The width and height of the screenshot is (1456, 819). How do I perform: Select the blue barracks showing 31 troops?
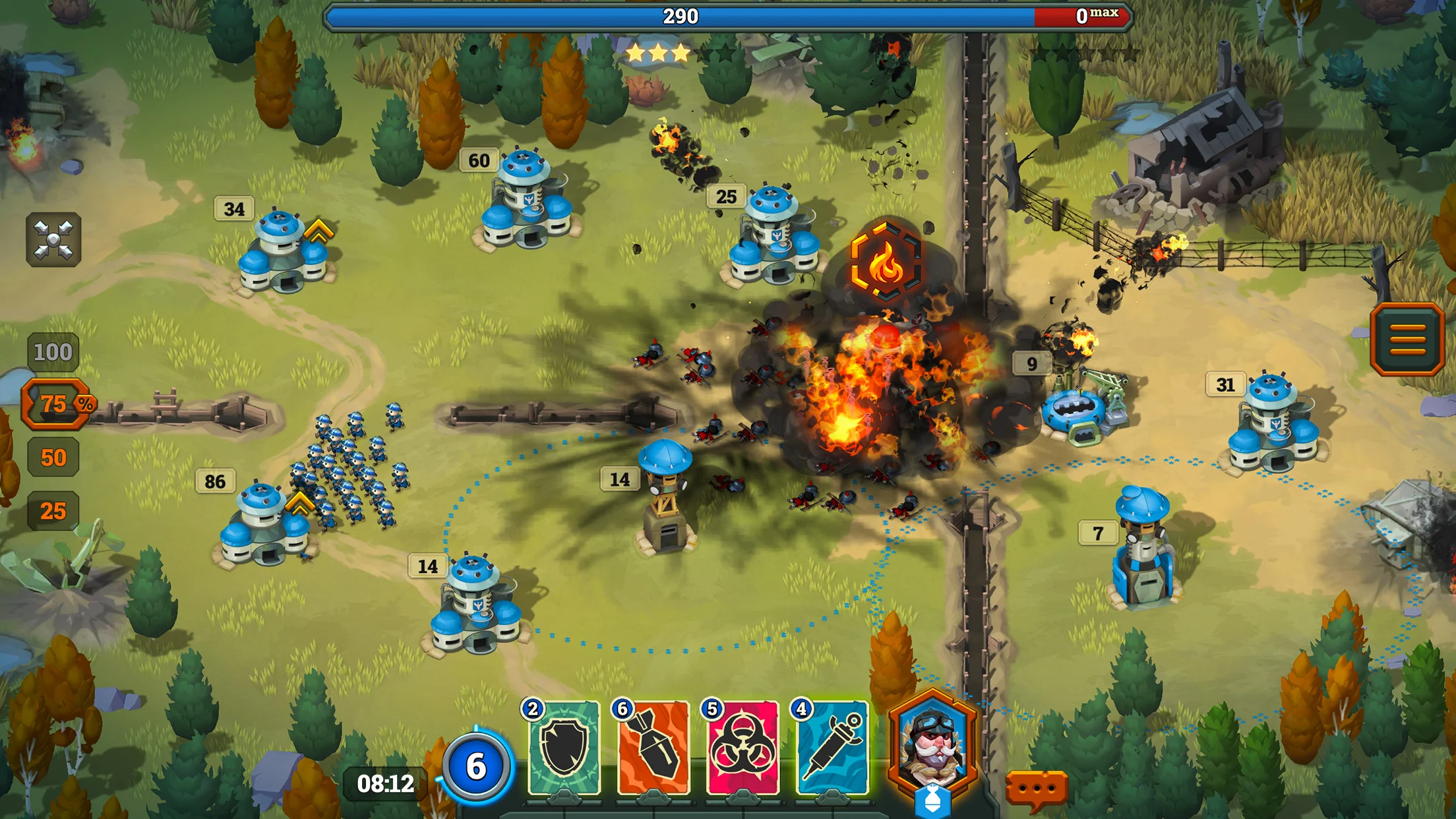(x=1273, y=424)
